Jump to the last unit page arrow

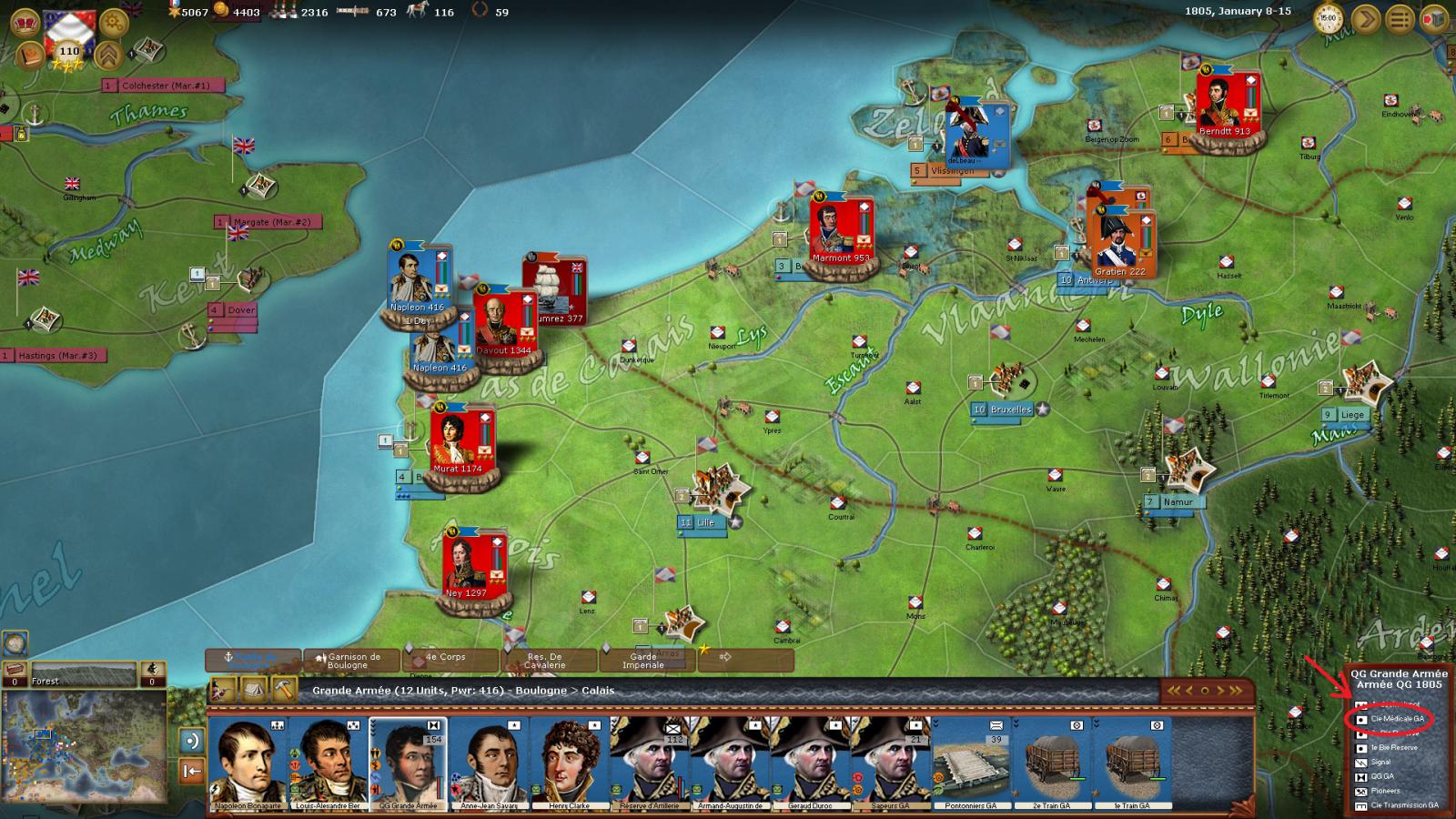1235,691
